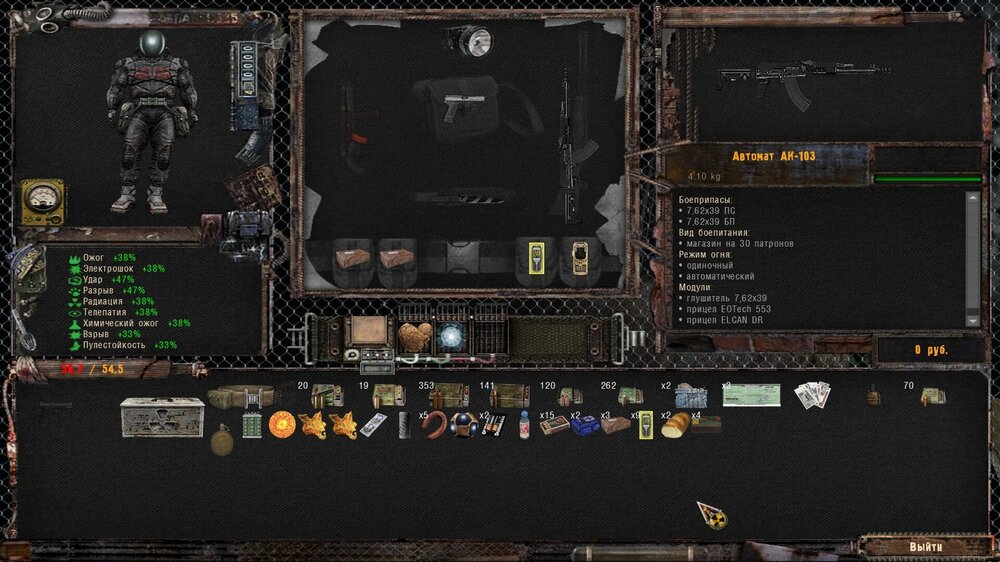The width and height of the screenshot is (1000, 562).
Task: Click the Выйти exit button
Action: (x=925, y=547)
